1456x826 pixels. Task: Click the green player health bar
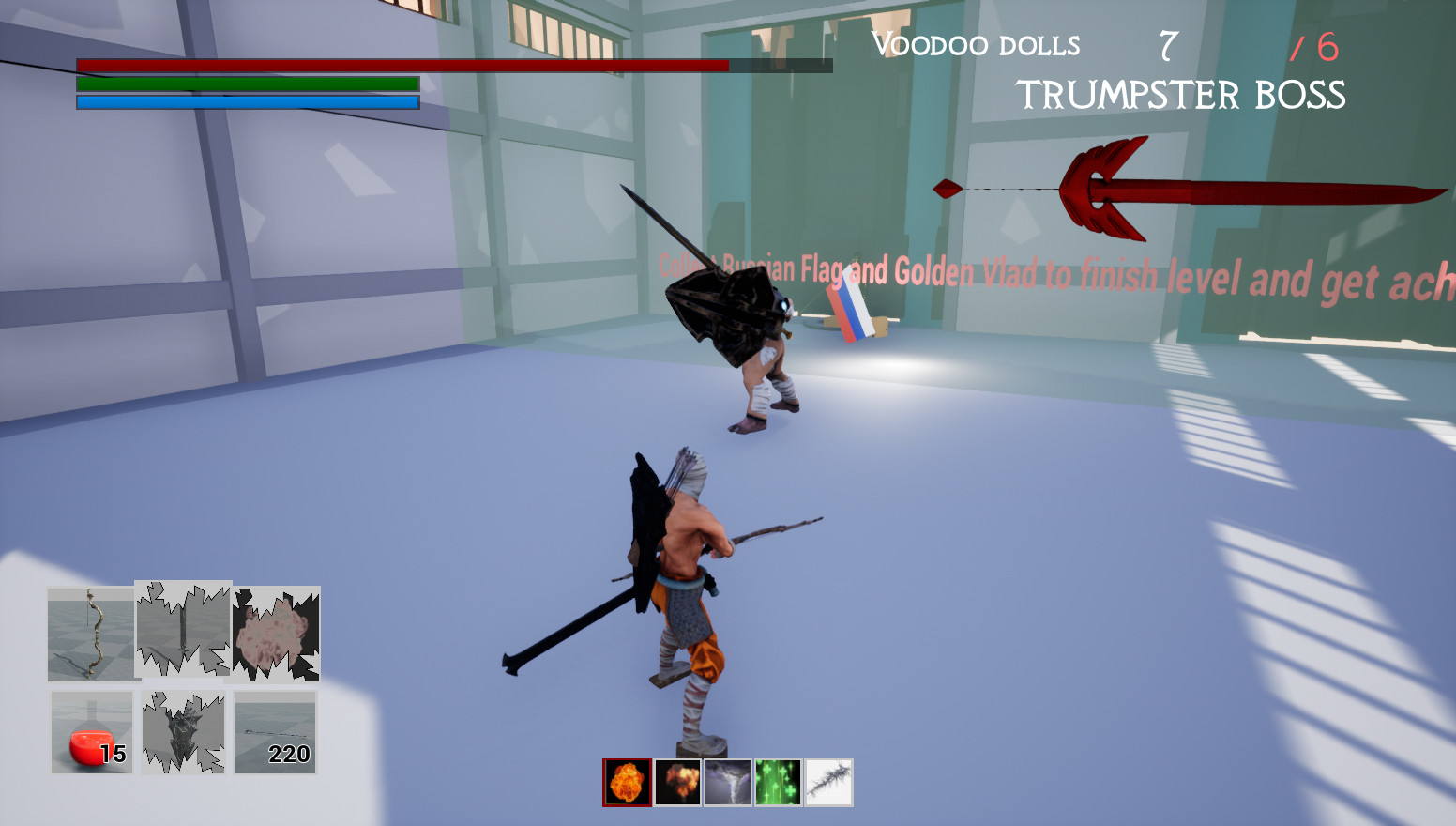[246, 84]
